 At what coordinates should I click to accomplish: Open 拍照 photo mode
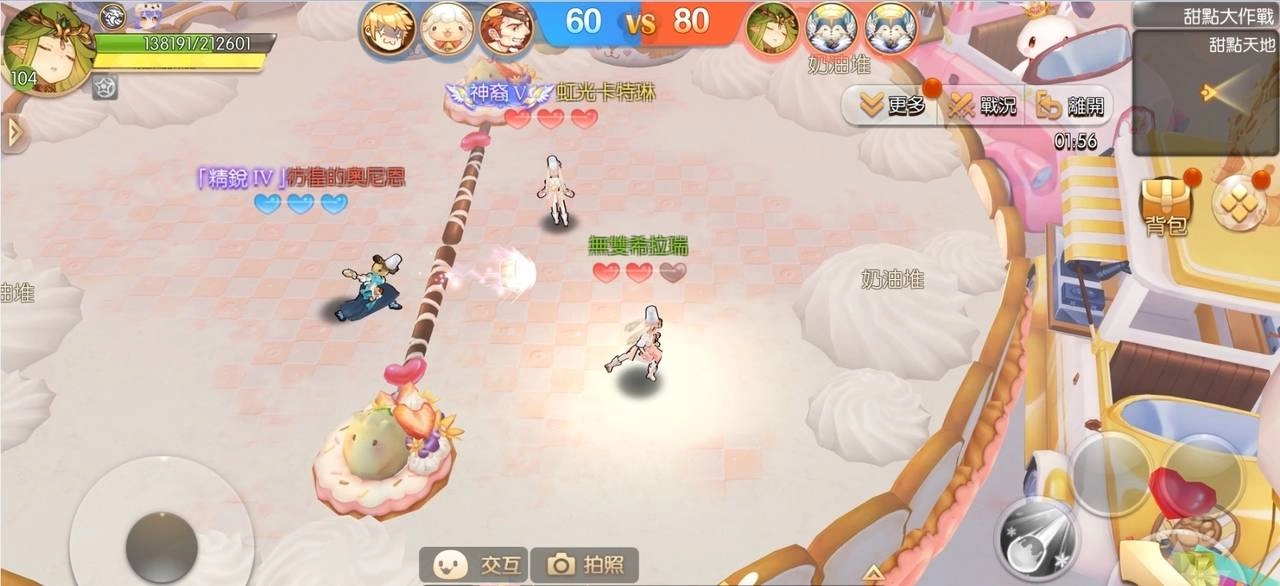tap(584, 565)
